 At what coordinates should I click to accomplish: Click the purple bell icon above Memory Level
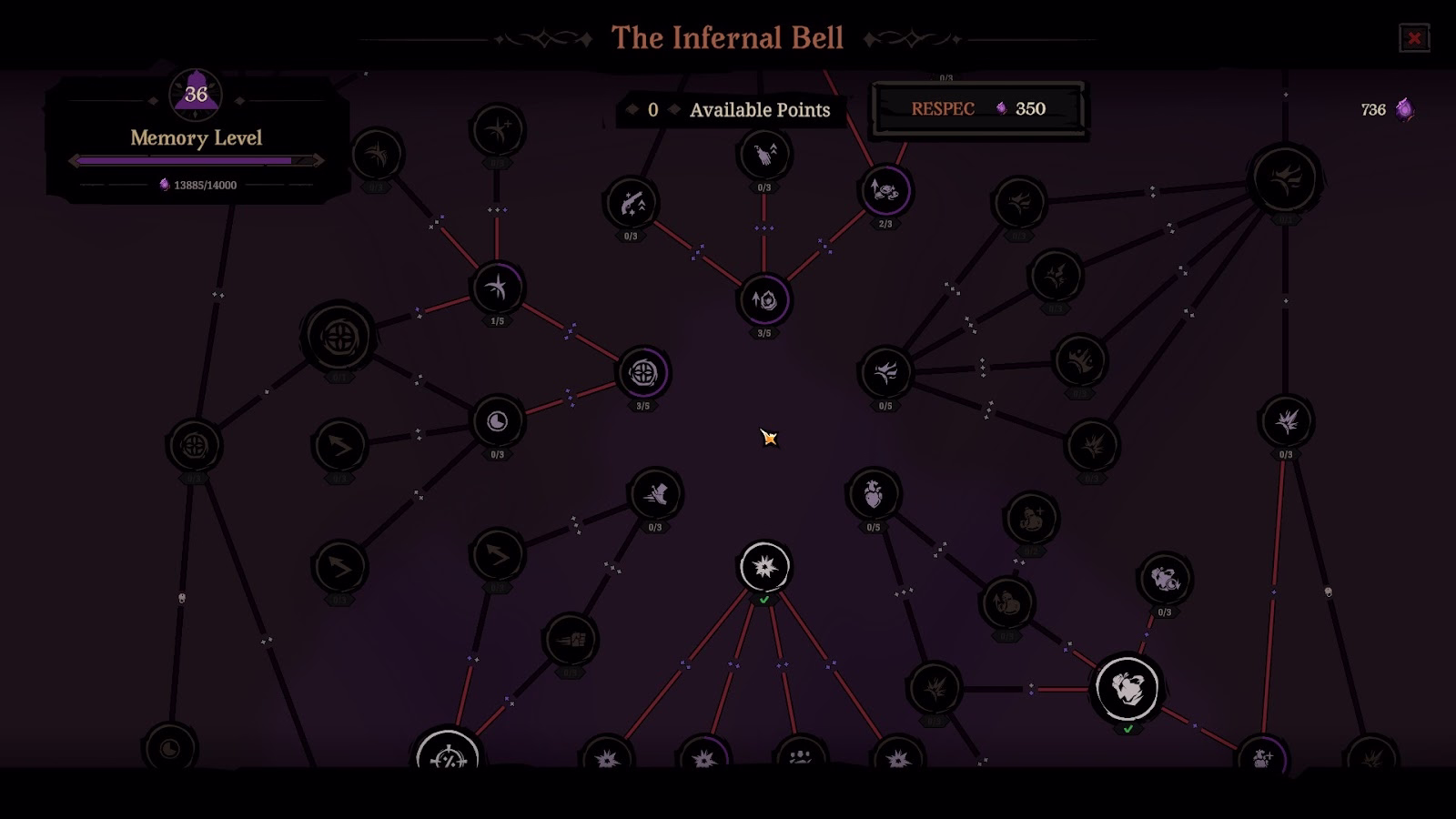pyautogui.click(x=194, y=96)
